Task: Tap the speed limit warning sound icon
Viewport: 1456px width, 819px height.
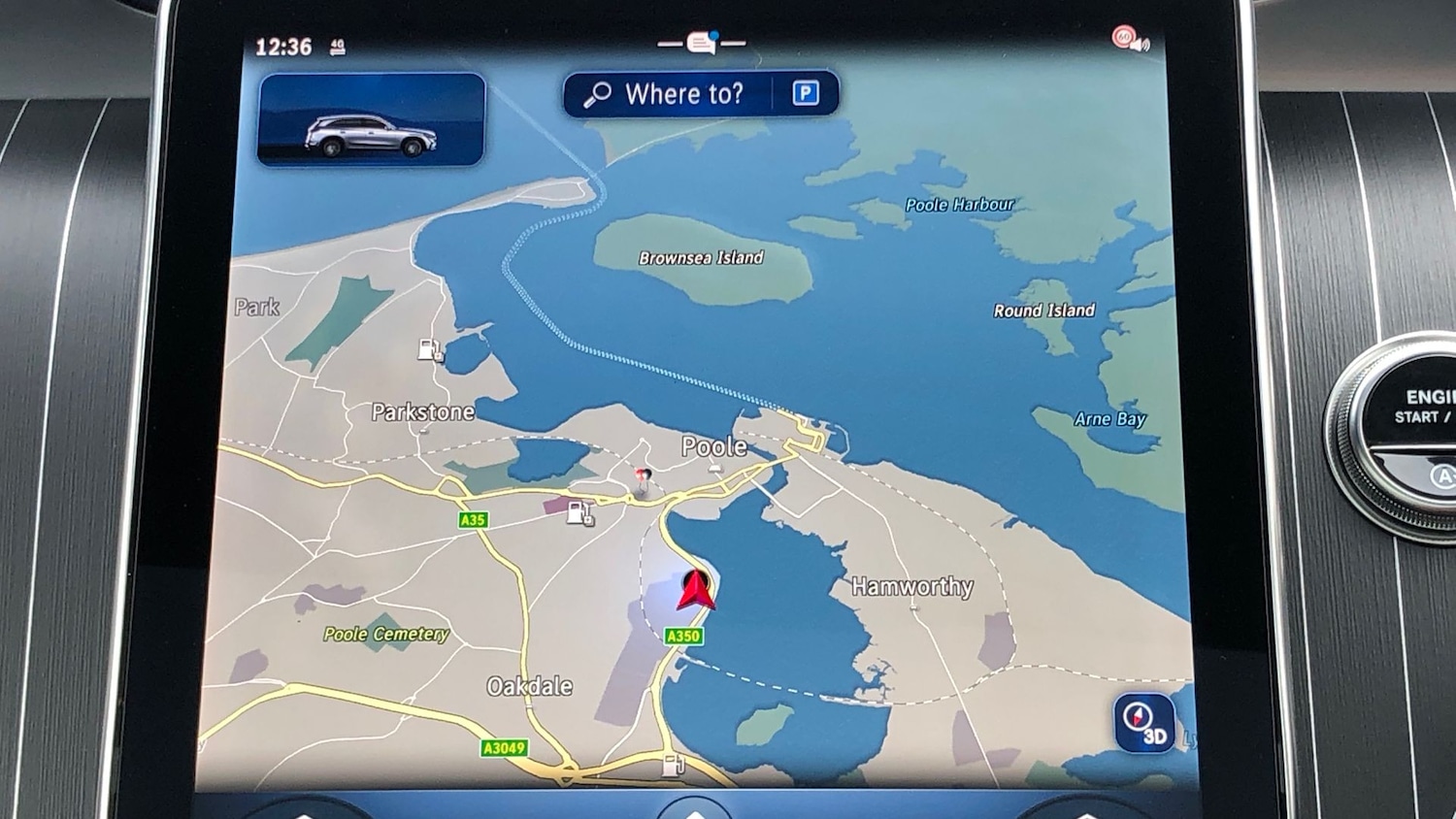Action: pos(1130,40)
